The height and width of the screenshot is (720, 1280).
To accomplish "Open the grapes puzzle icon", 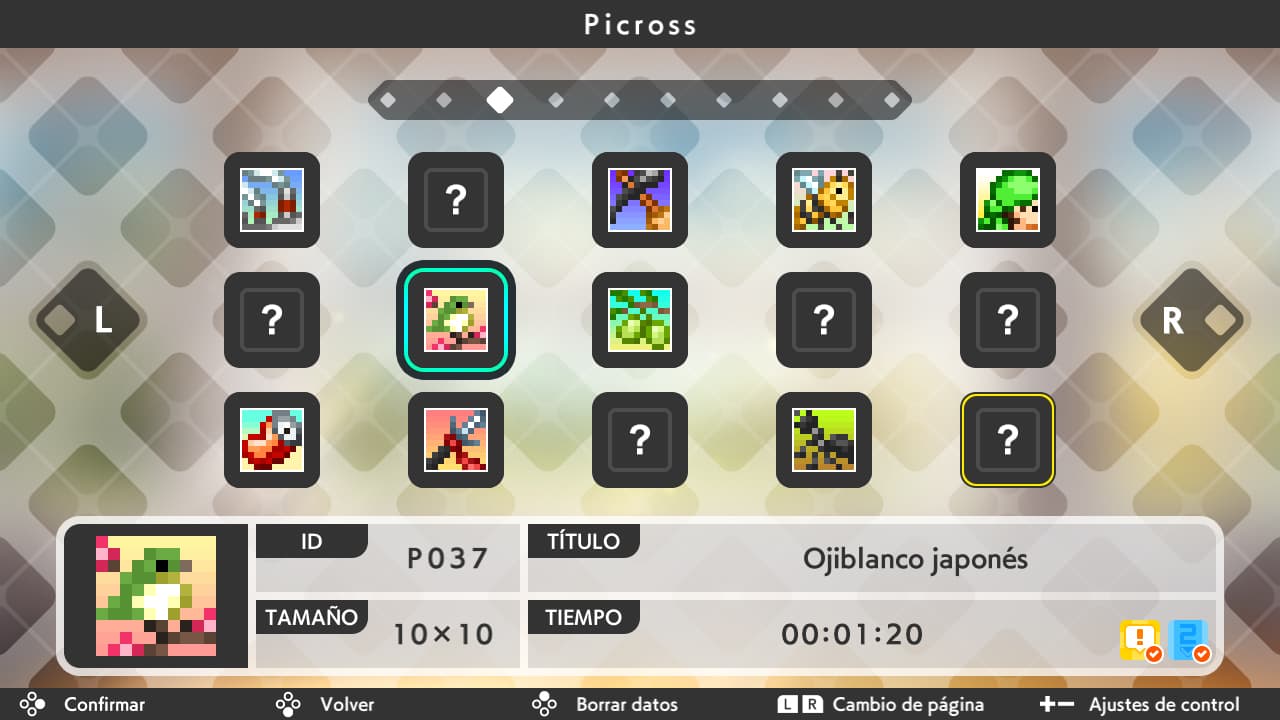I will click(639, 320).
